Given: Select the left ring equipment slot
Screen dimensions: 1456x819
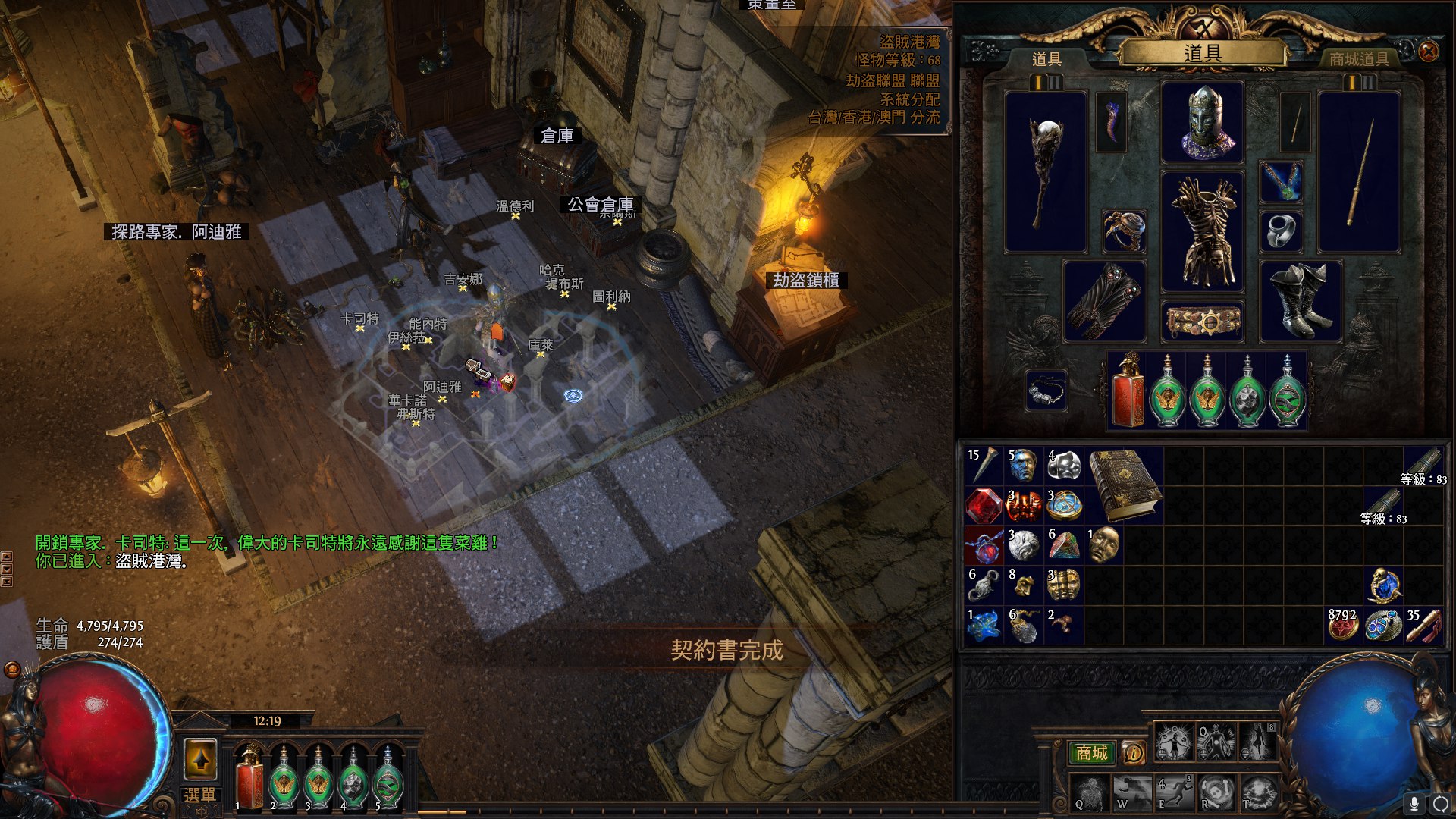Looking at the screenshot, I should coord(1124,231).
